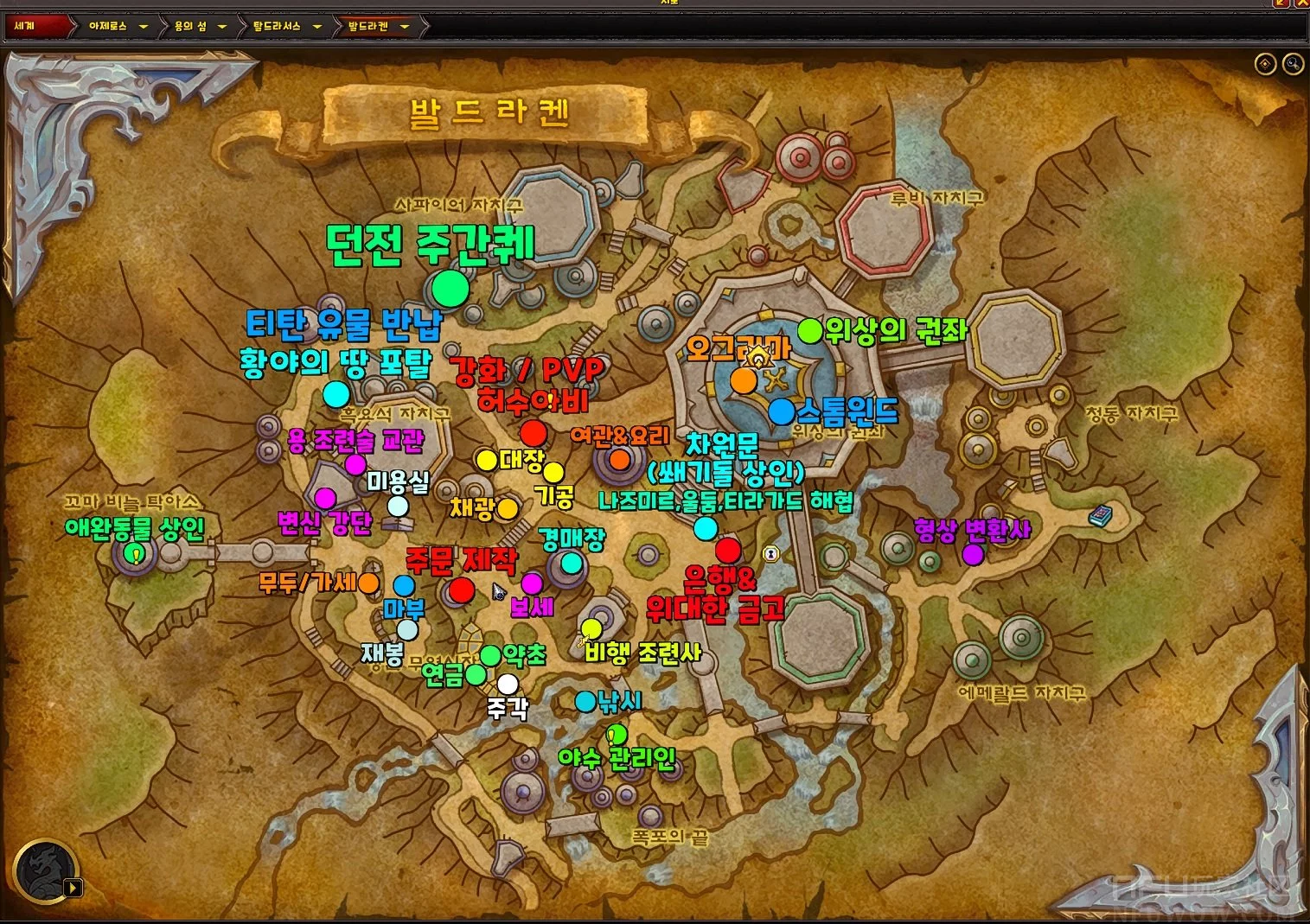
Task: Click the 야수 관리인 stable master marker
Action: [617, 736]
